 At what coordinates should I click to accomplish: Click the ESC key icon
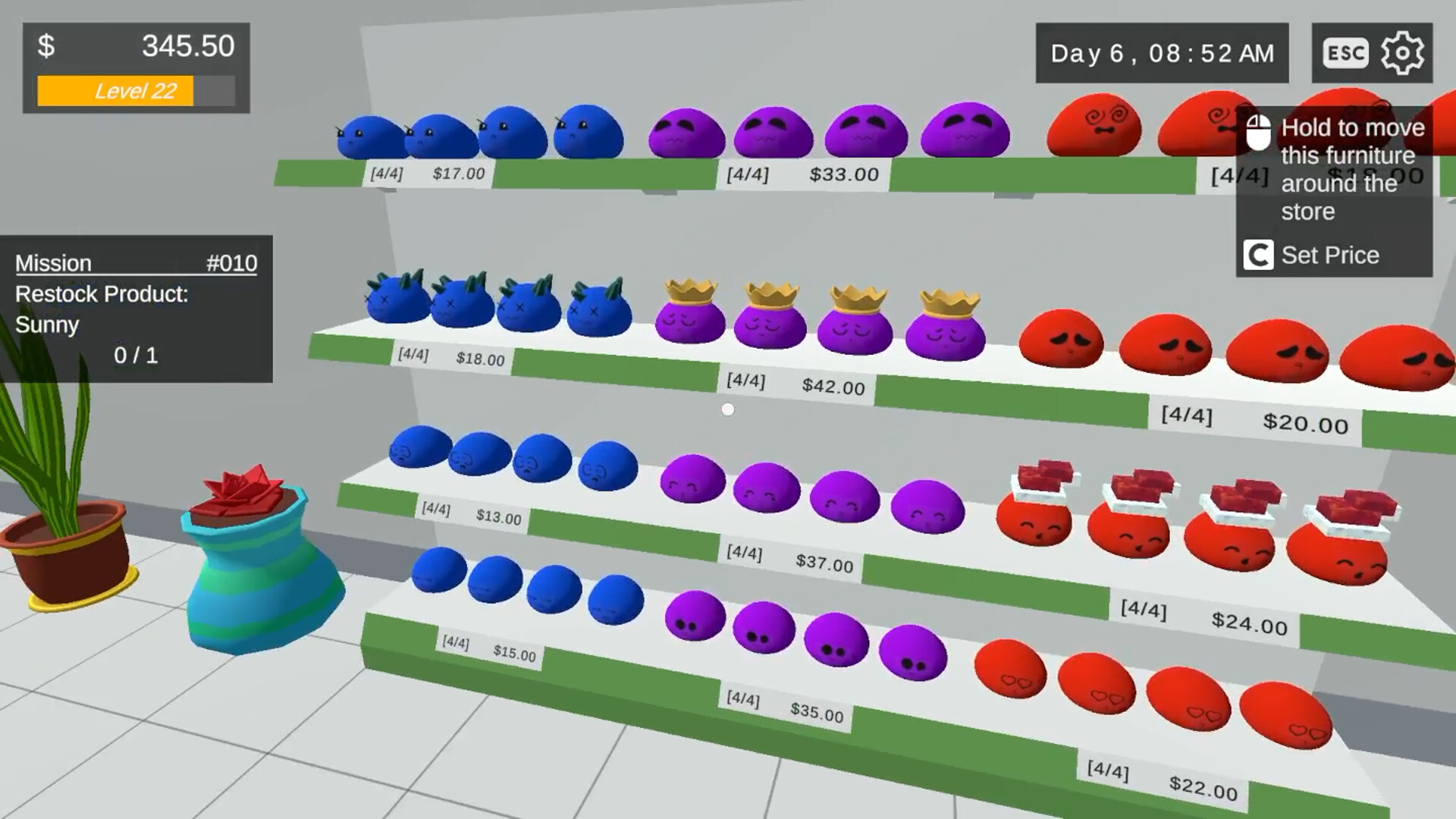[x=1345, y=52]
